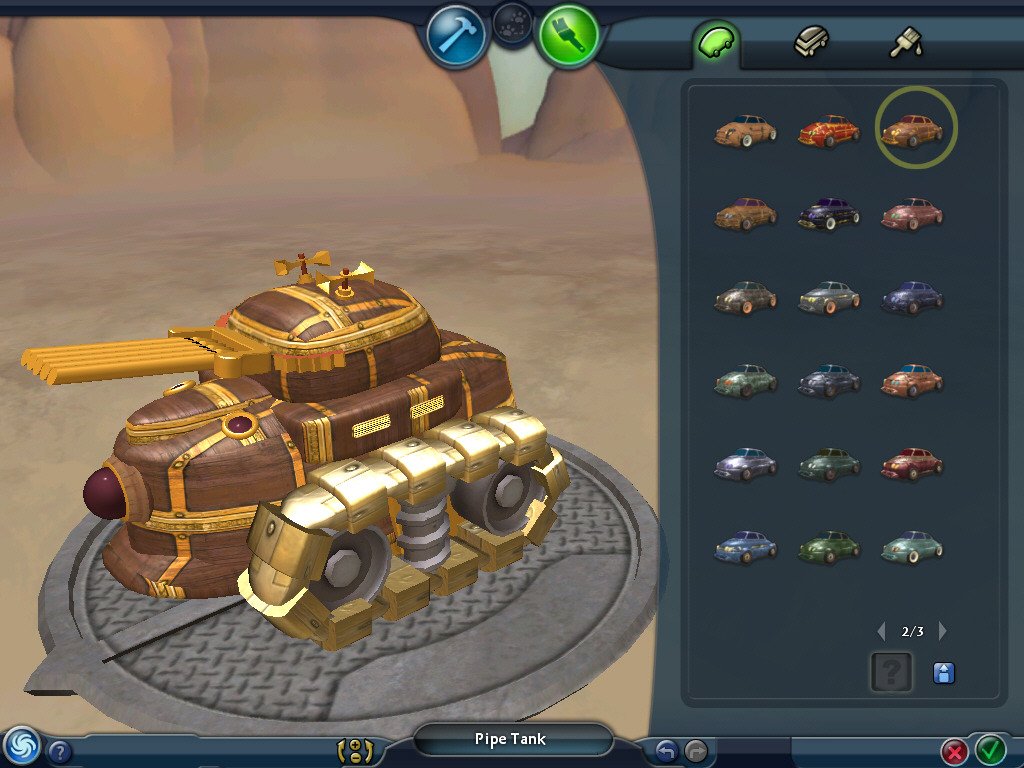
Task: Open the Spore main menu swirl button
Action: (x=21, y=745)
